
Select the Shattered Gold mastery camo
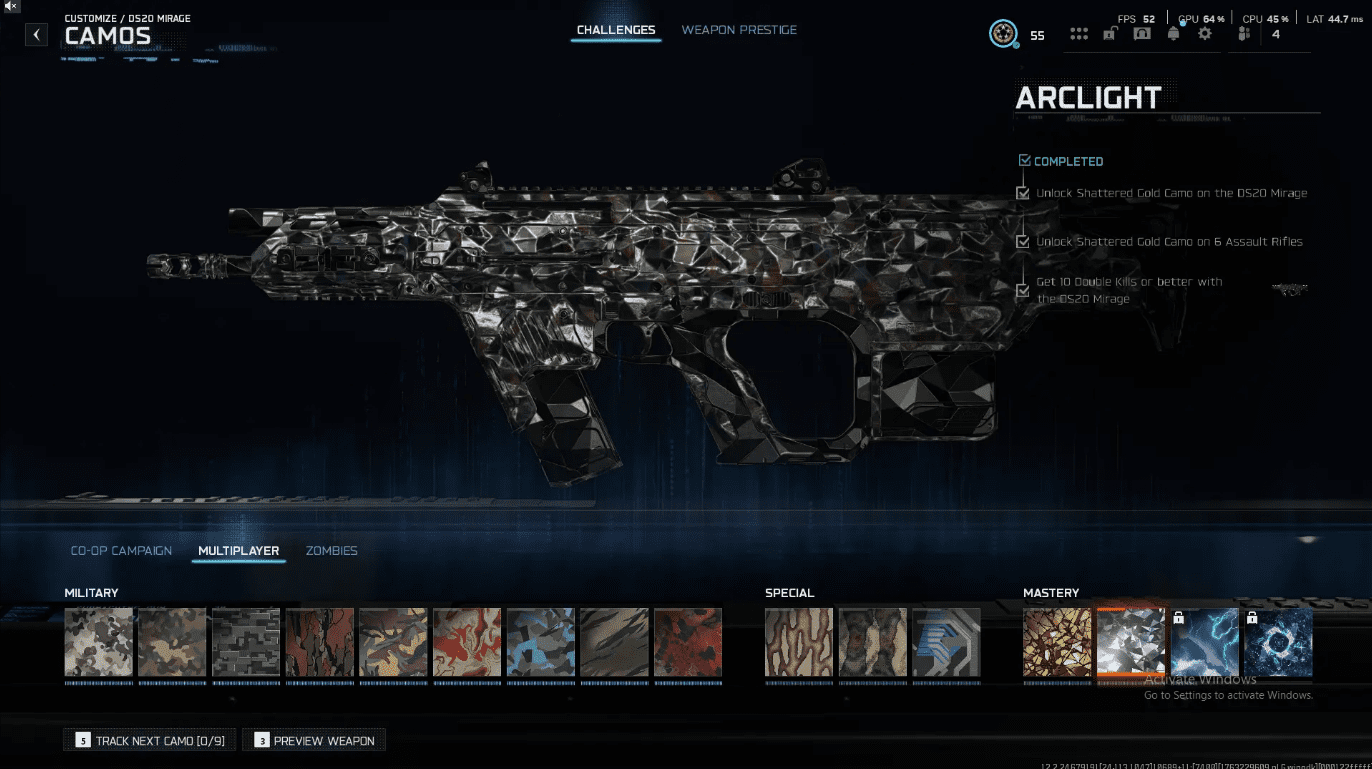[x=1057, y=643]
